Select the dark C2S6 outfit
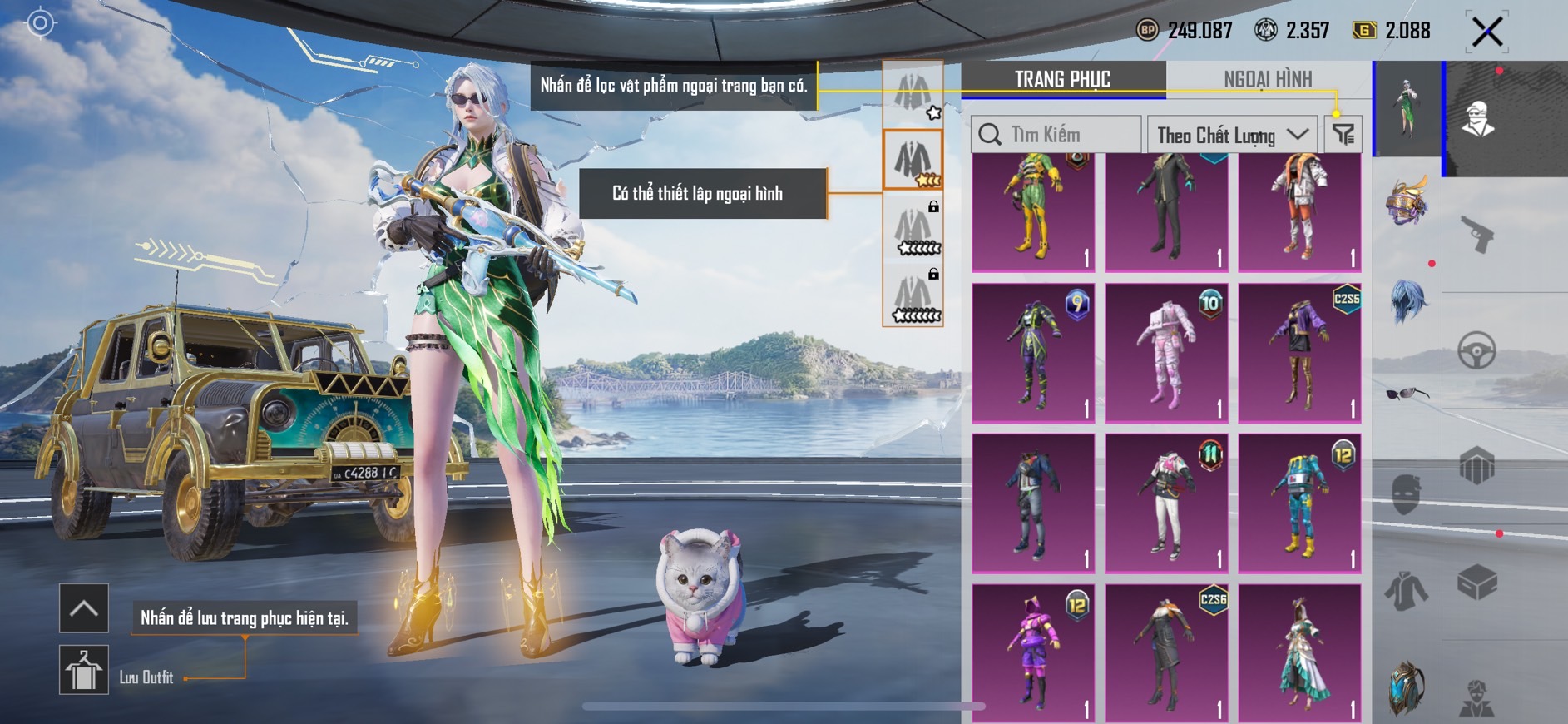The height and width of the screenshot is (724, 1568). point(1166,653)
